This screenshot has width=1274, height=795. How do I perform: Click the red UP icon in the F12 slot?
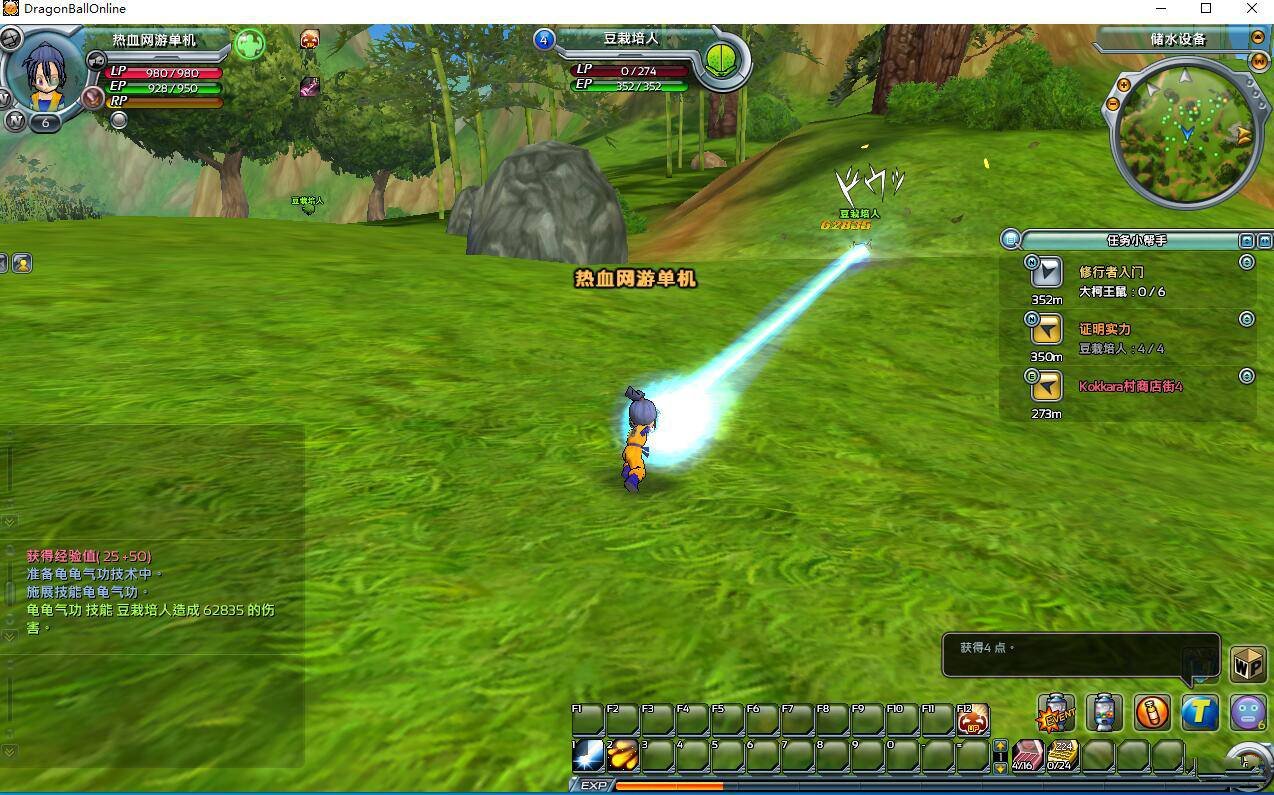pyautogui.click(x=973, y=719)
